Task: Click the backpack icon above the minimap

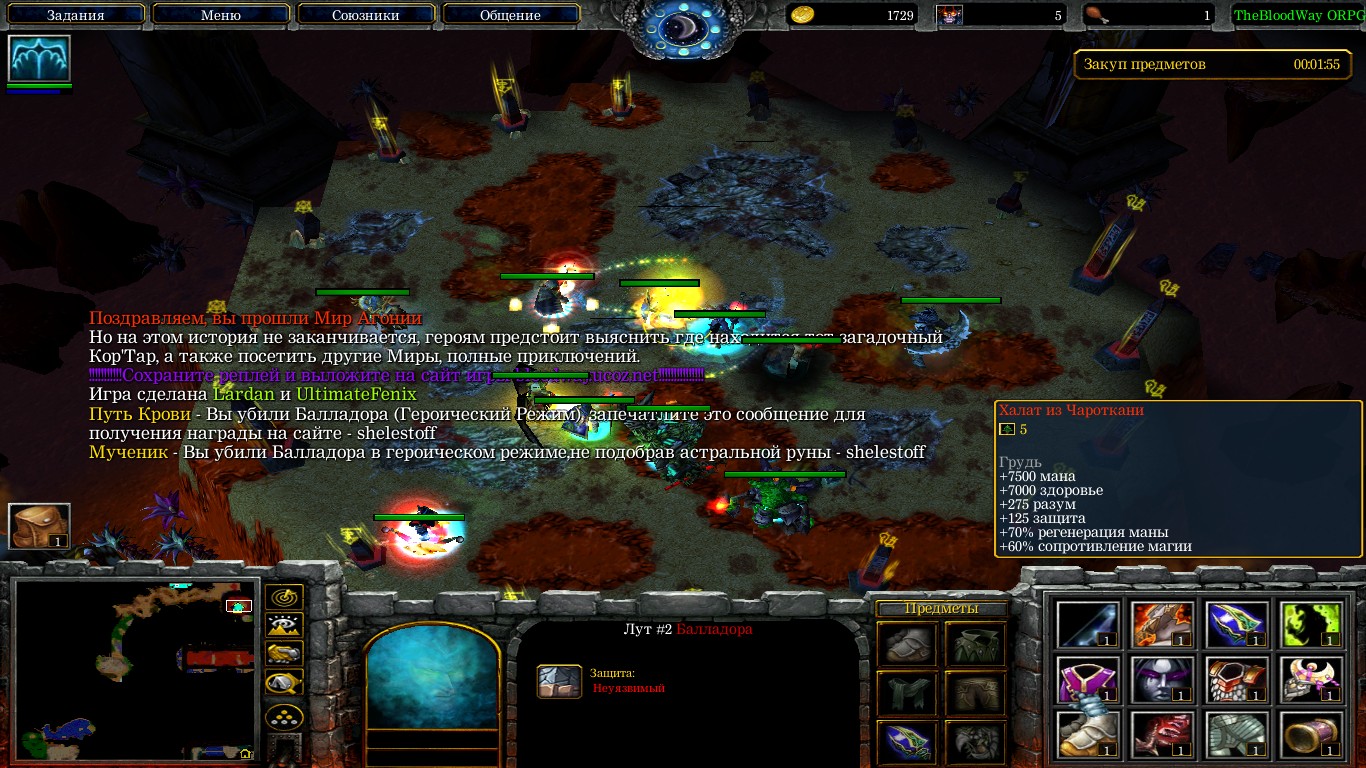Action: point(40,526)
